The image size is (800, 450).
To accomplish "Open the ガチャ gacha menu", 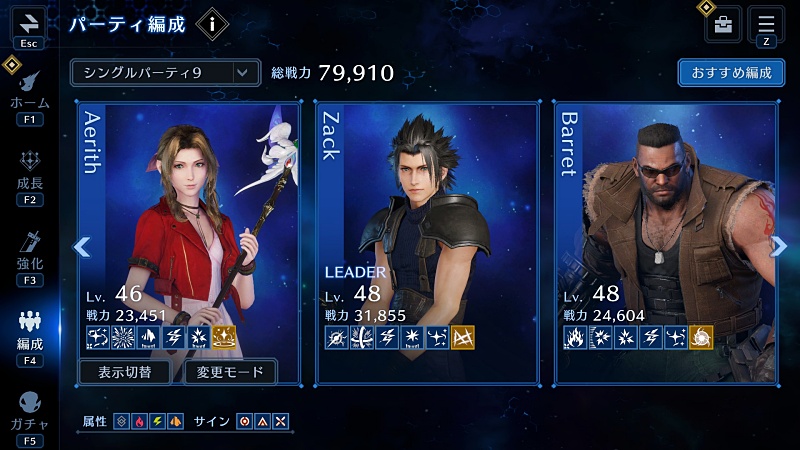I will click(x=29, y=412).
